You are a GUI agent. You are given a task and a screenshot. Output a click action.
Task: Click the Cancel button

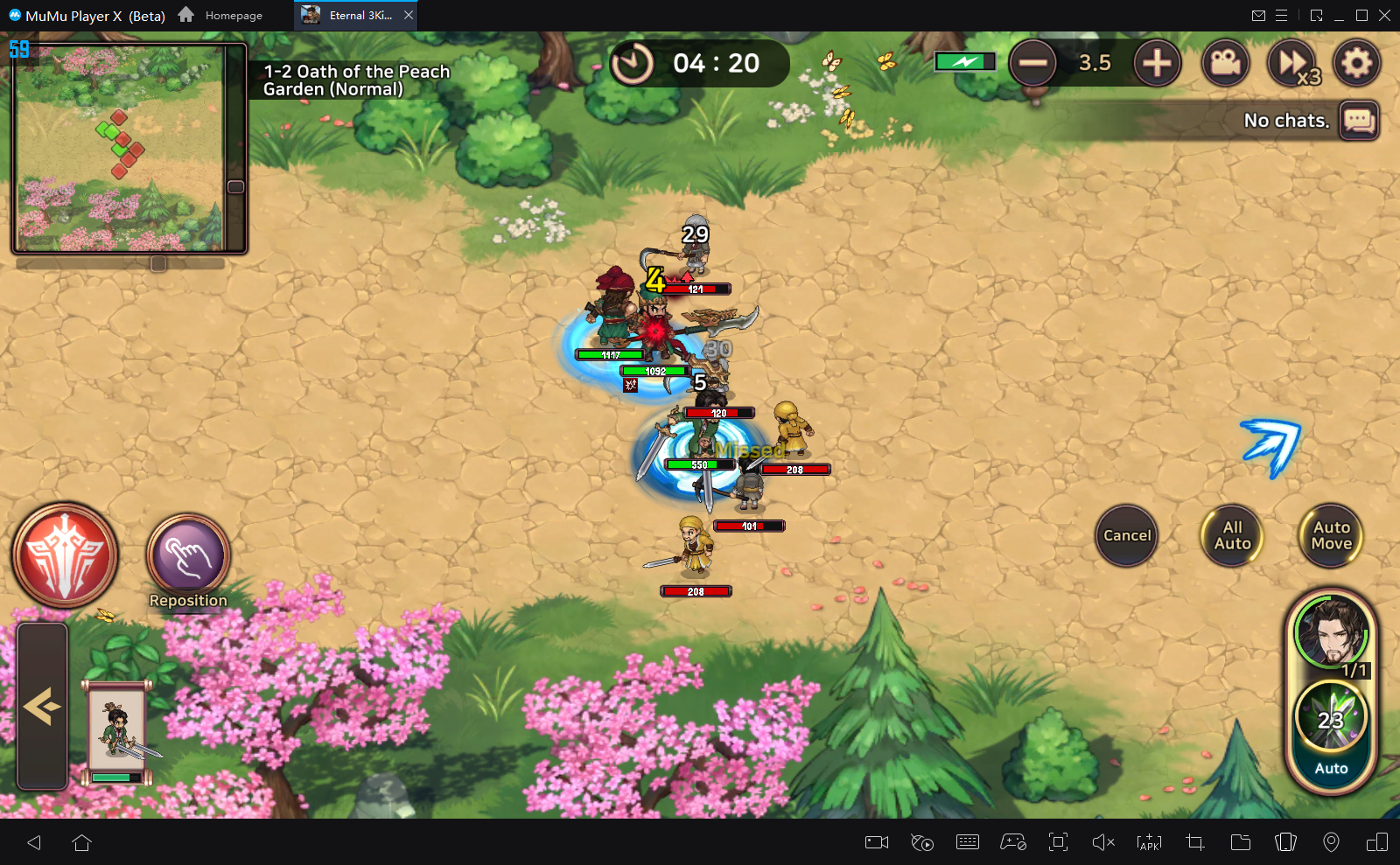[x=1126, y=535]
